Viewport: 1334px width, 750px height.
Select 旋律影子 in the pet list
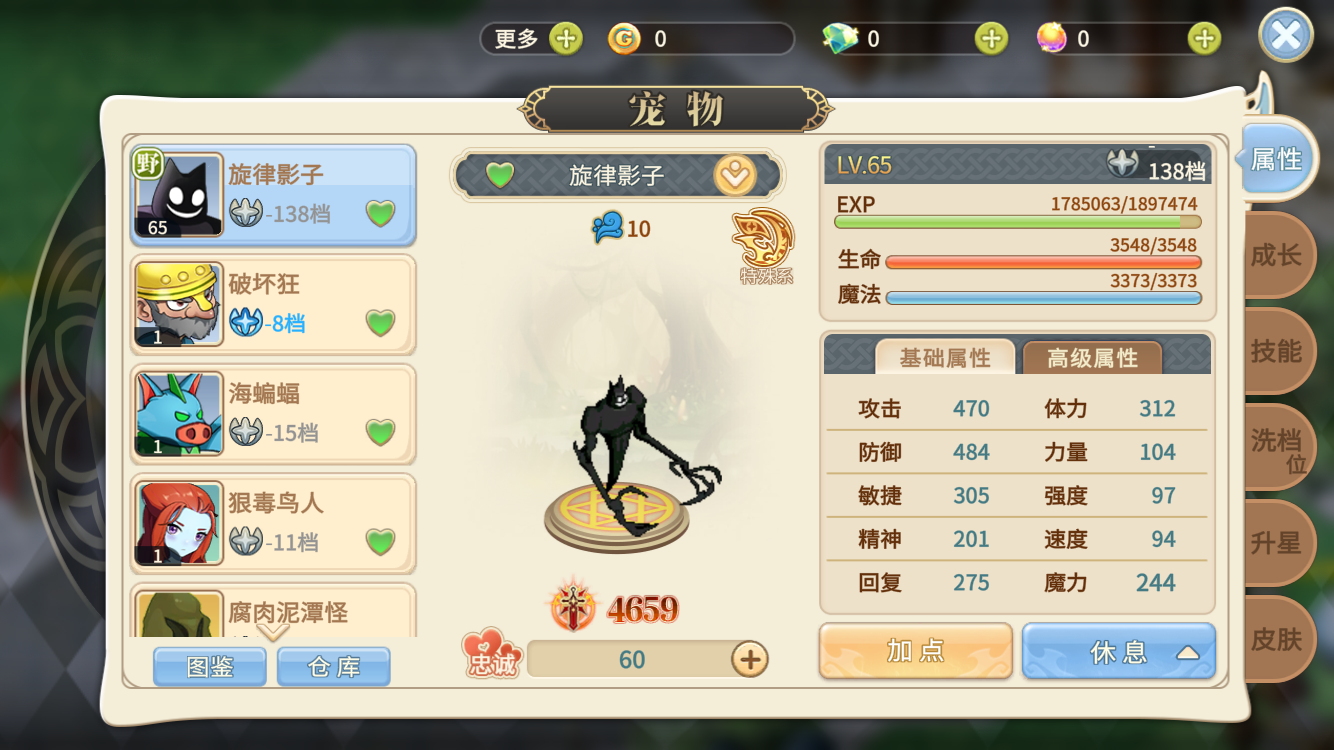[273, 195]
